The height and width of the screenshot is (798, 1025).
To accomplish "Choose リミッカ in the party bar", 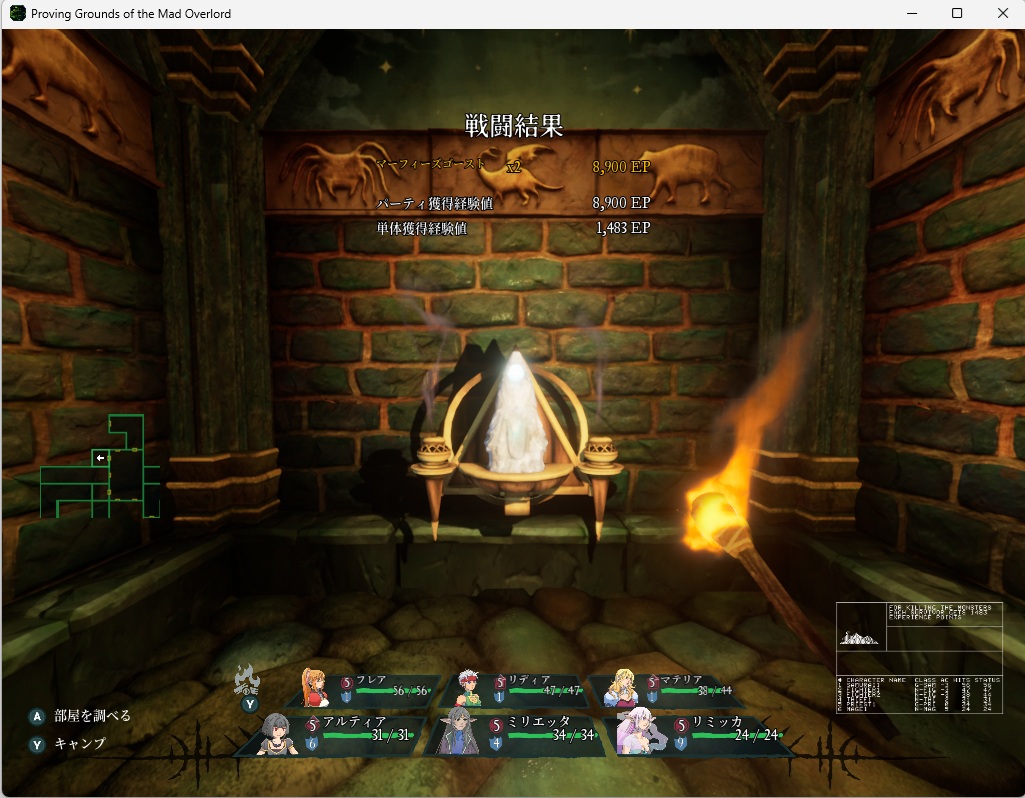I will point(700,734).
